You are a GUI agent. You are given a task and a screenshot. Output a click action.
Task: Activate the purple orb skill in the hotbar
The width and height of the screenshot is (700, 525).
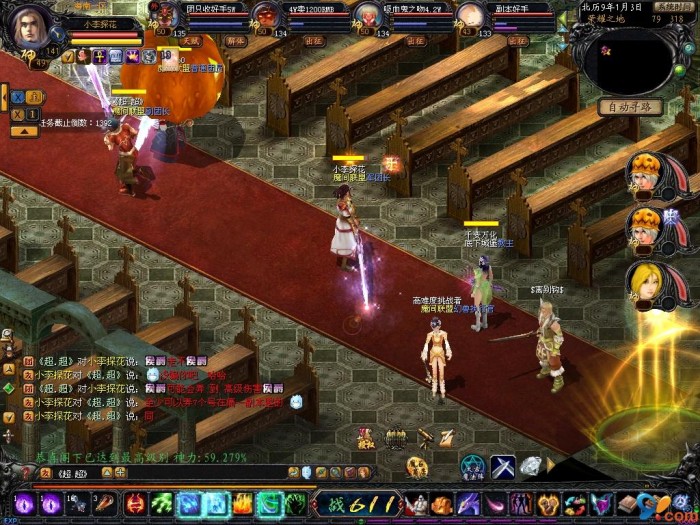click(x=23, y=503)
